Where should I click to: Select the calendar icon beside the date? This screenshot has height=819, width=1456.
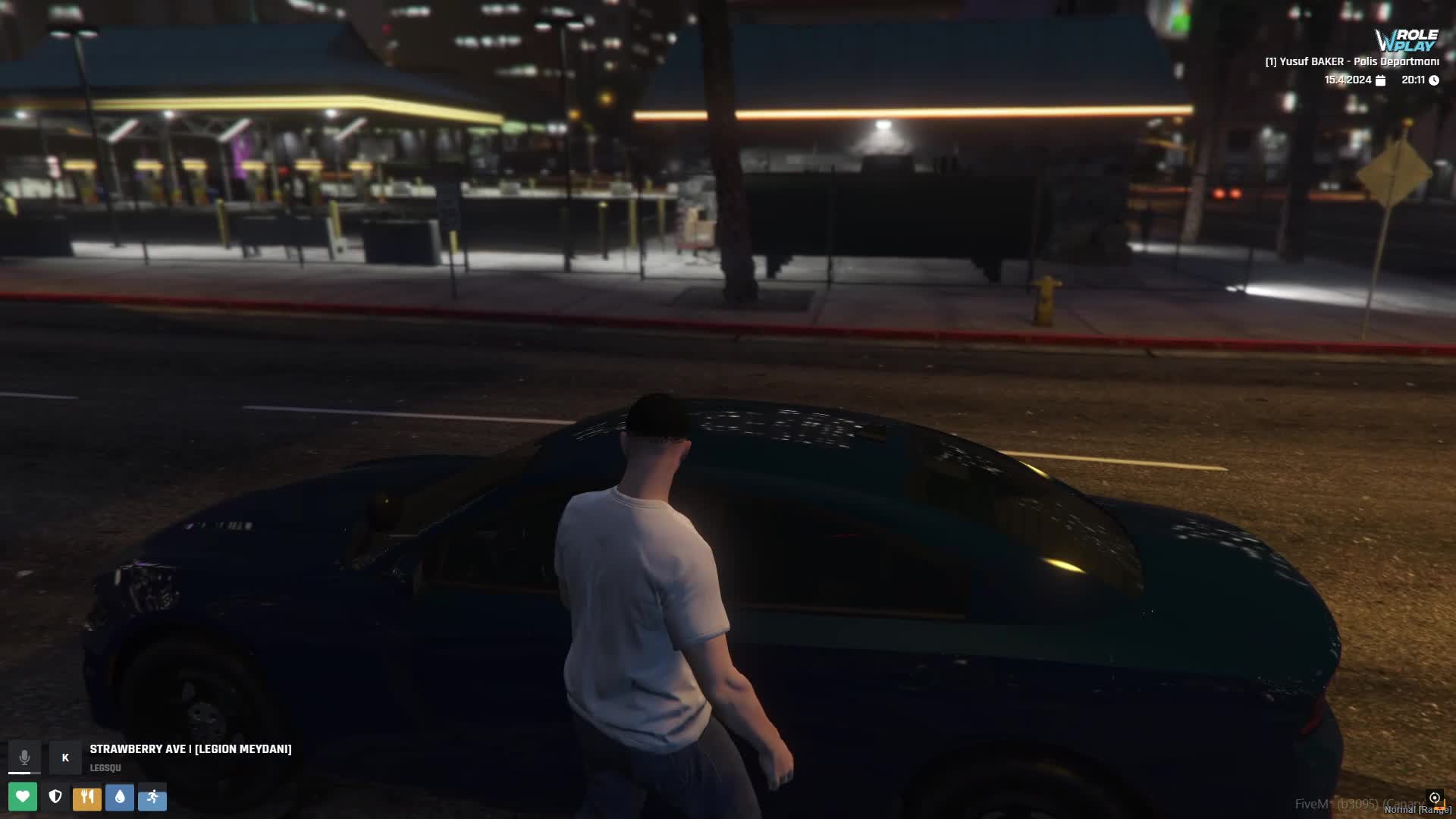click(1380, 80)
